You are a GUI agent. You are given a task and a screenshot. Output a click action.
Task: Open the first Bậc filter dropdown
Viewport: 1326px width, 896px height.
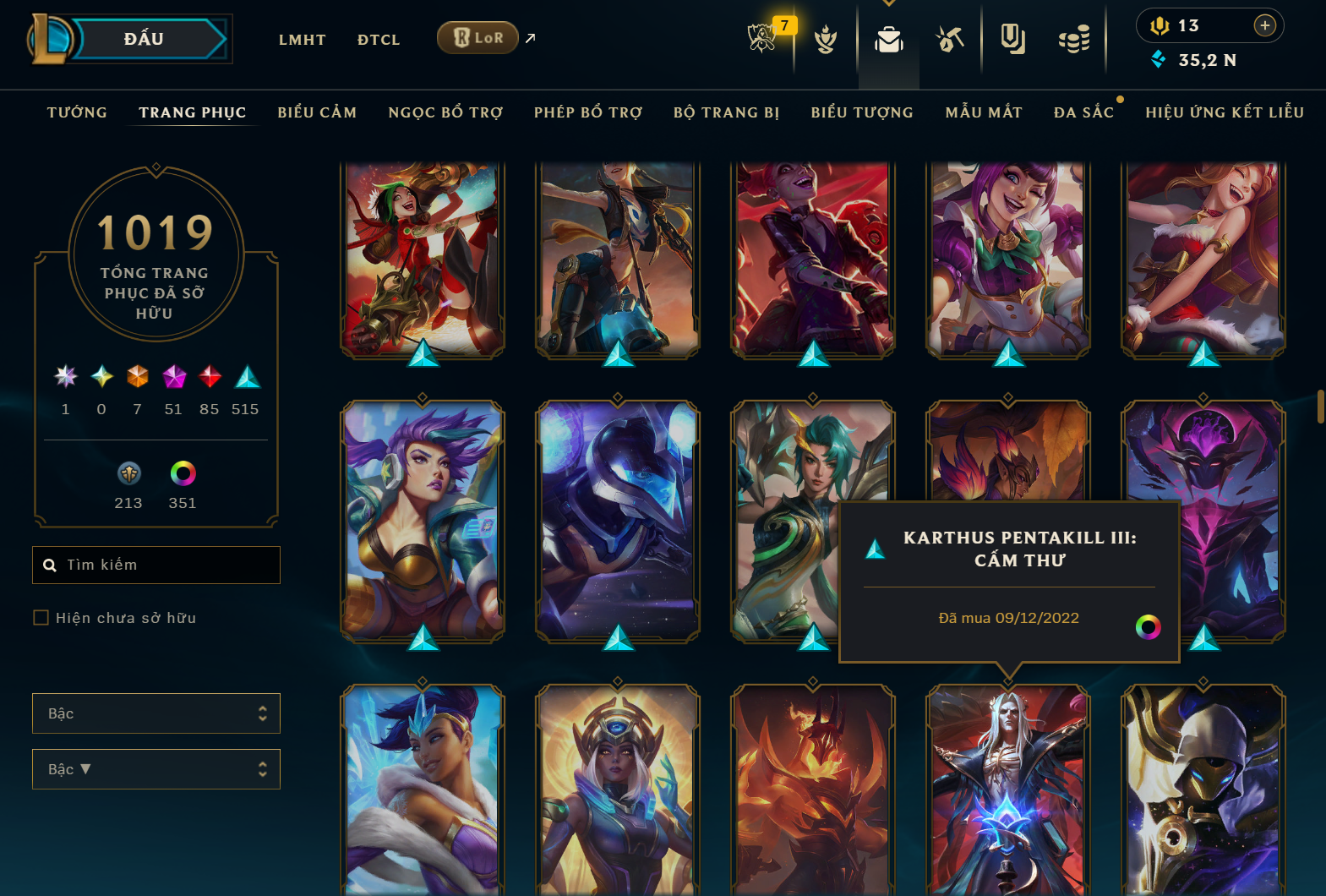point(156,713)
